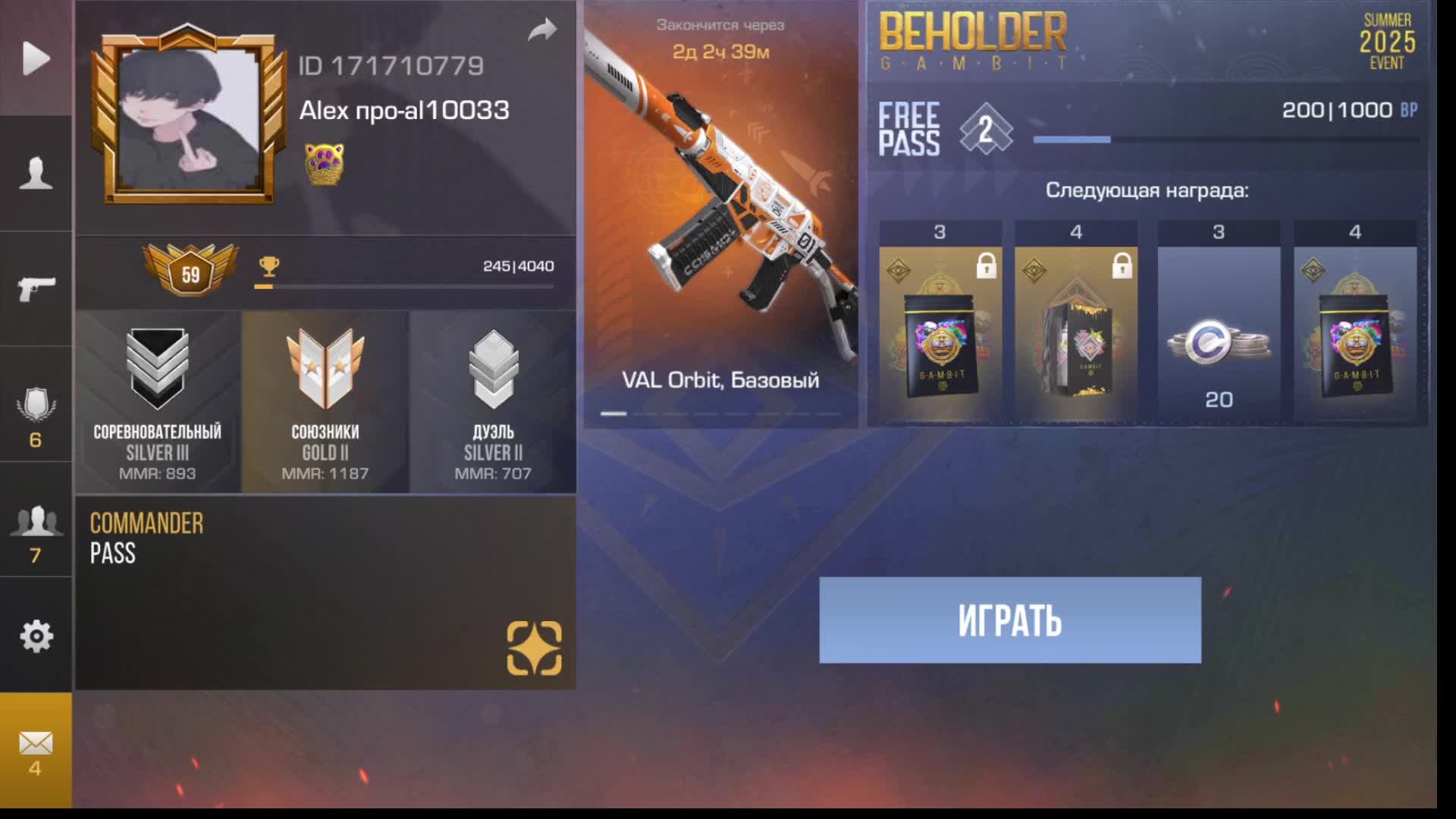Open the play triangle sidebar tab
This screenshot has width=1456, height=819.
point(36,58)
